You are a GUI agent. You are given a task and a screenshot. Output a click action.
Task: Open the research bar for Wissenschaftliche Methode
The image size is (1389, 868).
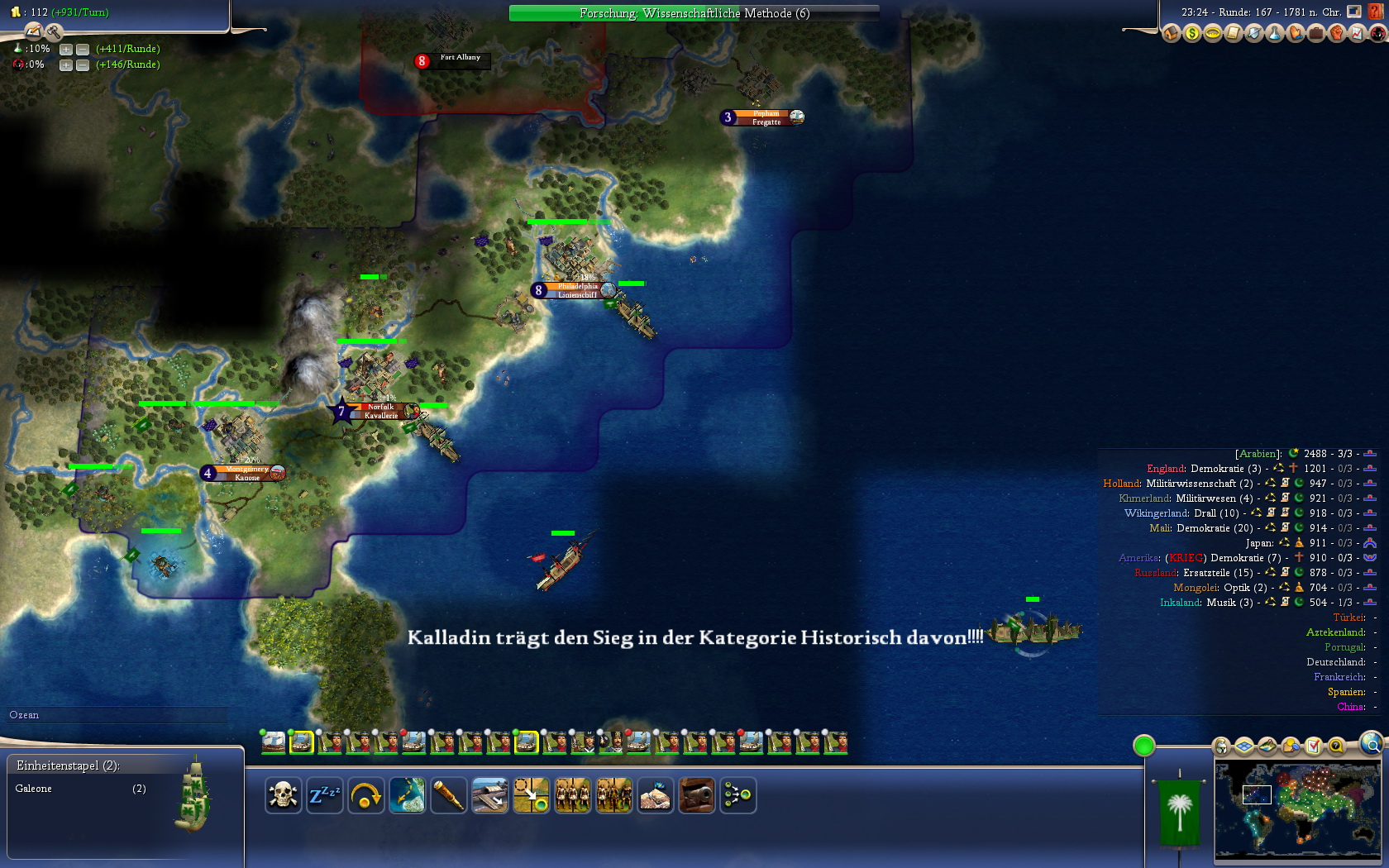[x=694, y=13]
